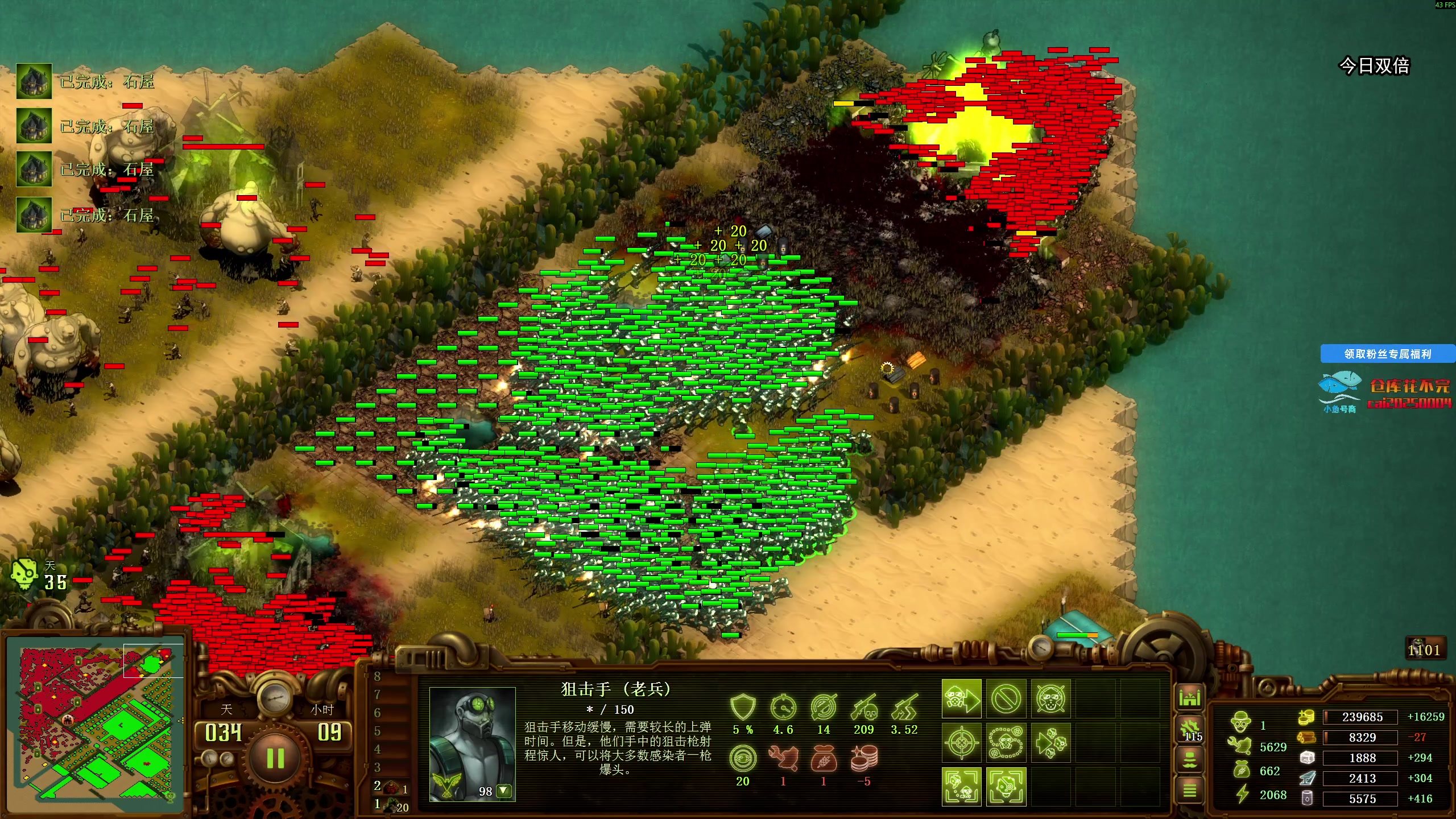Select control group 2
Screen dimensions: 1456x819
(x=390, y=787)
